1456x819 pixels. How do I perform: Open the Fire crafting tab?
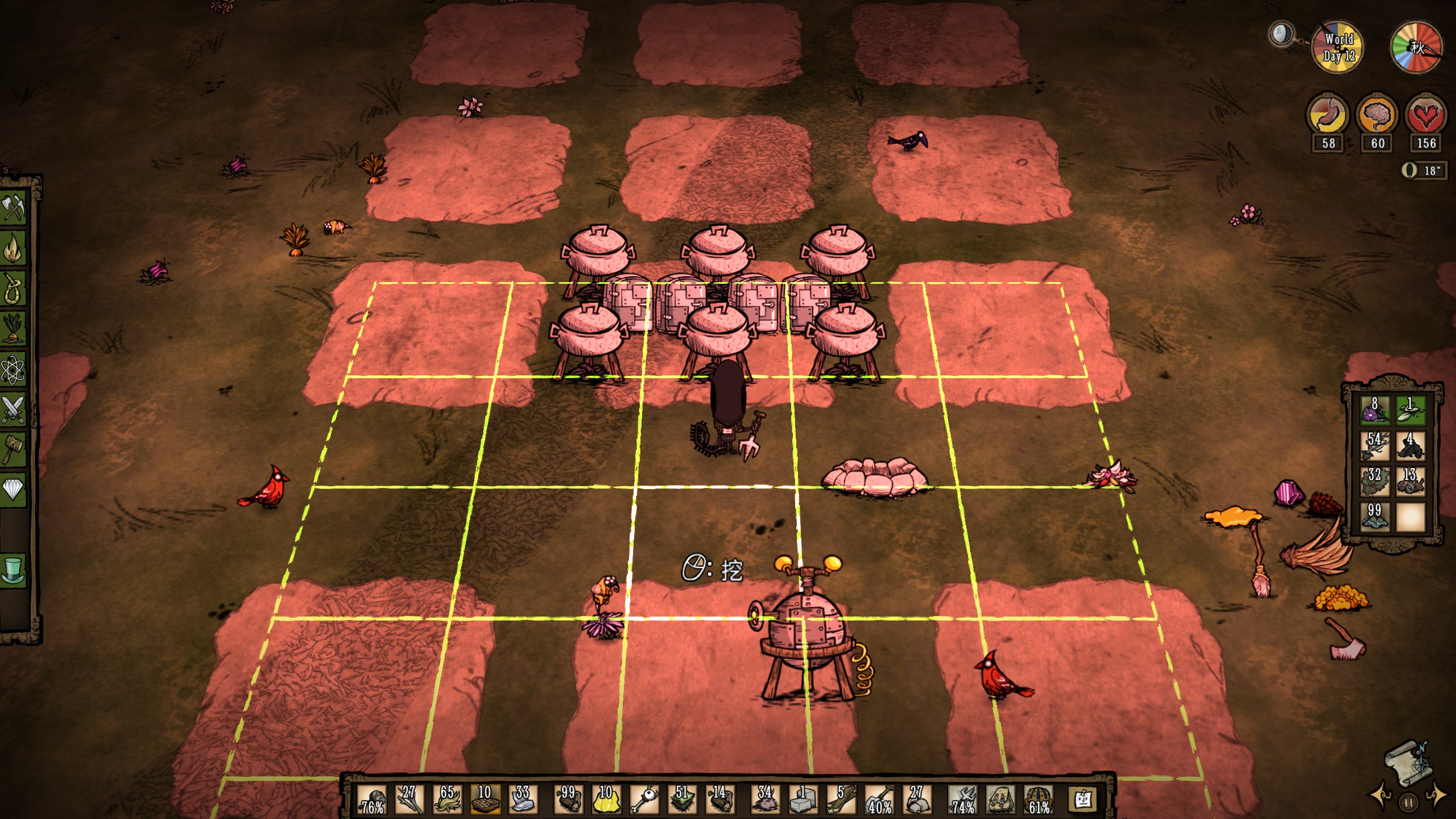point(14,248)
